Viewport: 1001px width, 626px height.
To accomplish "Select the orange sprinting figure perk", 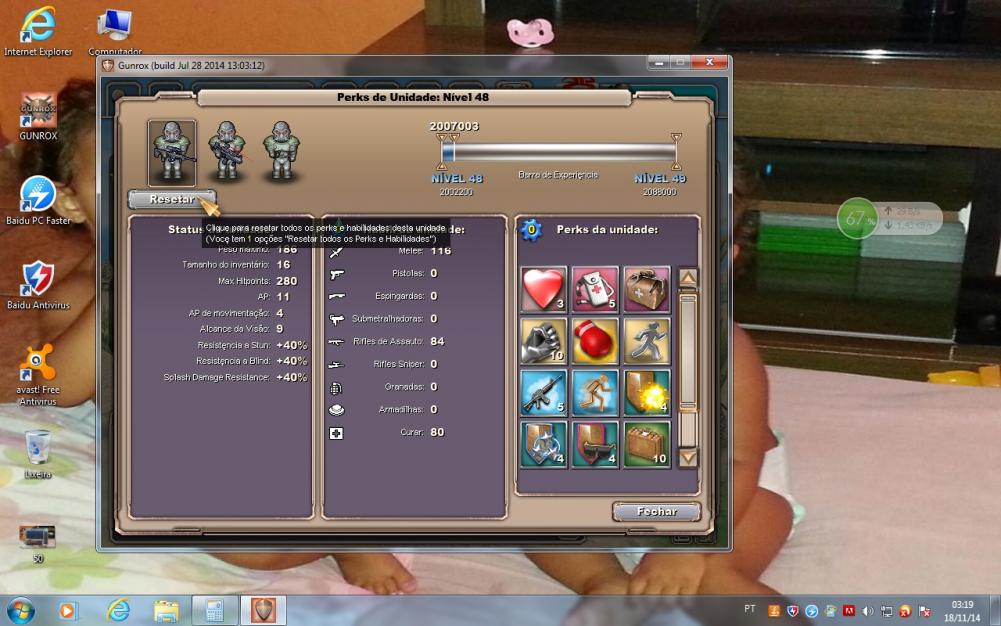I will tap(595, 393).
